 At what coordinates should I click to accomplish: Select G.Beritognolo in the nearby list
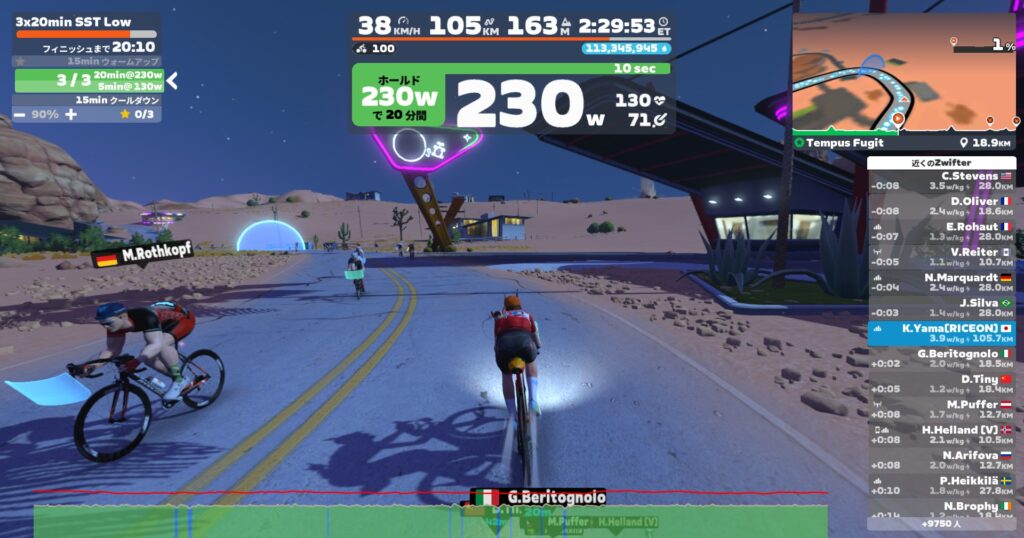(x=941, y=358)
